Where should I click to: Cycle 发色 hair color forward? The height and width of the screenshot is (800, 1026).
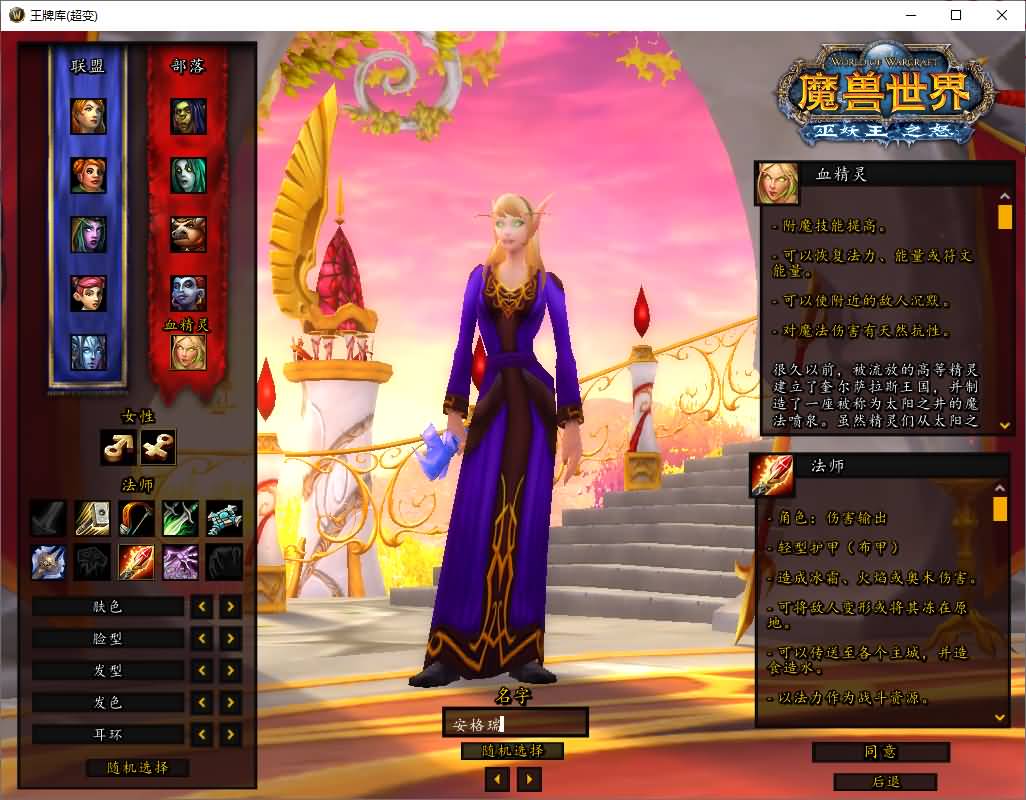click(231, 702)
